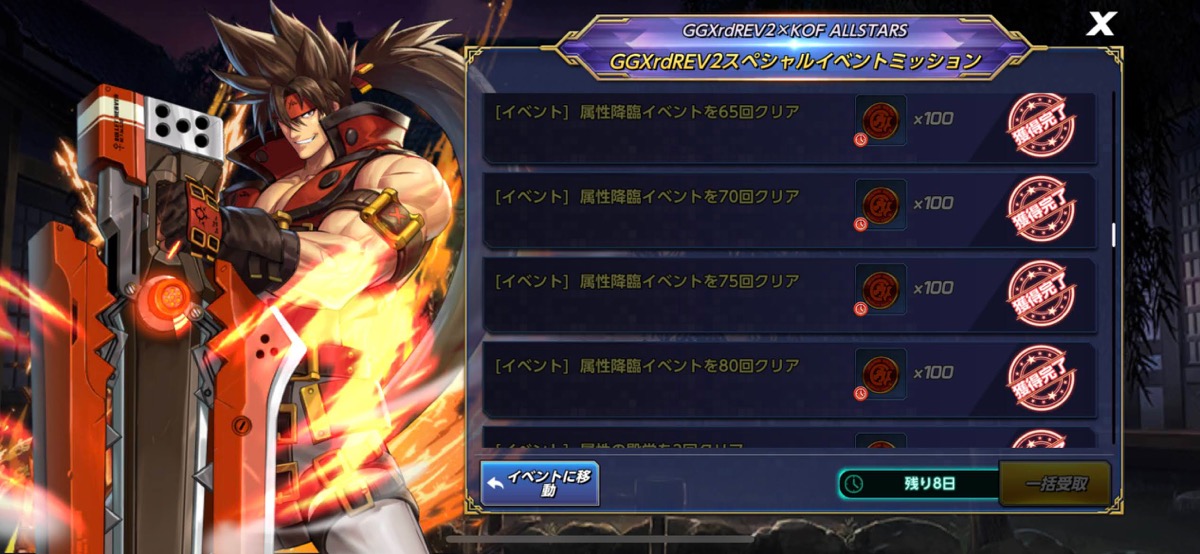
Task: Inspect the reward coin icon for 75回 mission
Action: (881, 288)
